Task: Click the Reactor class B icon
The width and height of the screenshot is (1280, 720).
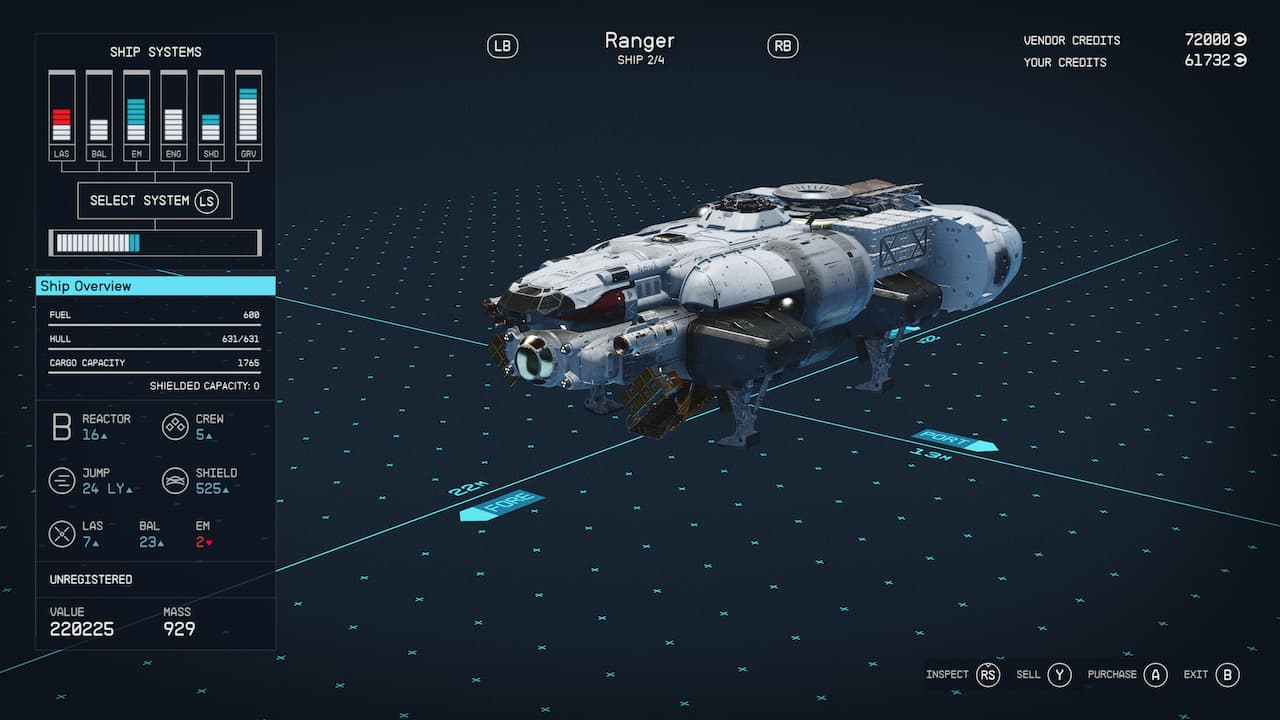Action: (x=61, y=426)
